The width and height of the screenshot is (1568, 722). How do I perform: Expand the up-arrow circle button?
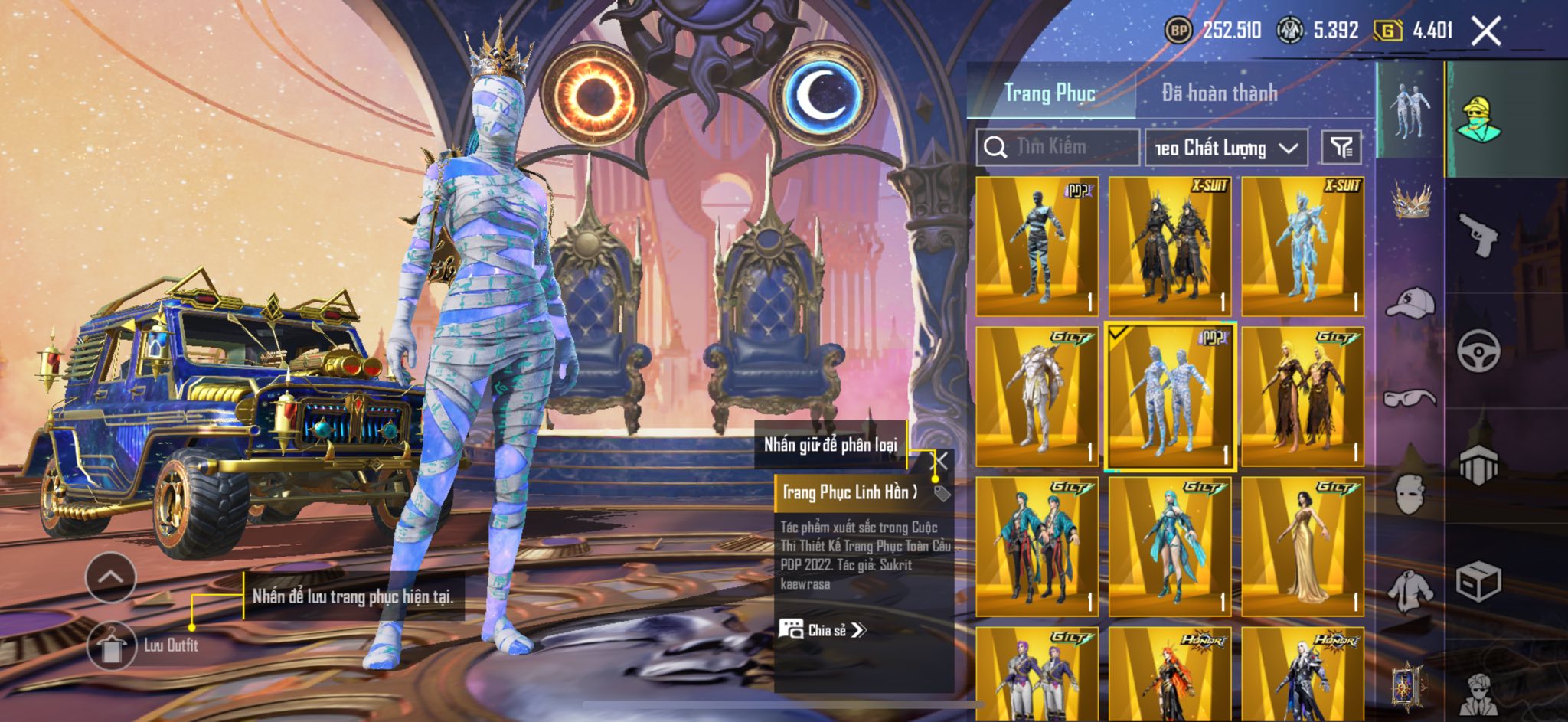coord(111,577)
